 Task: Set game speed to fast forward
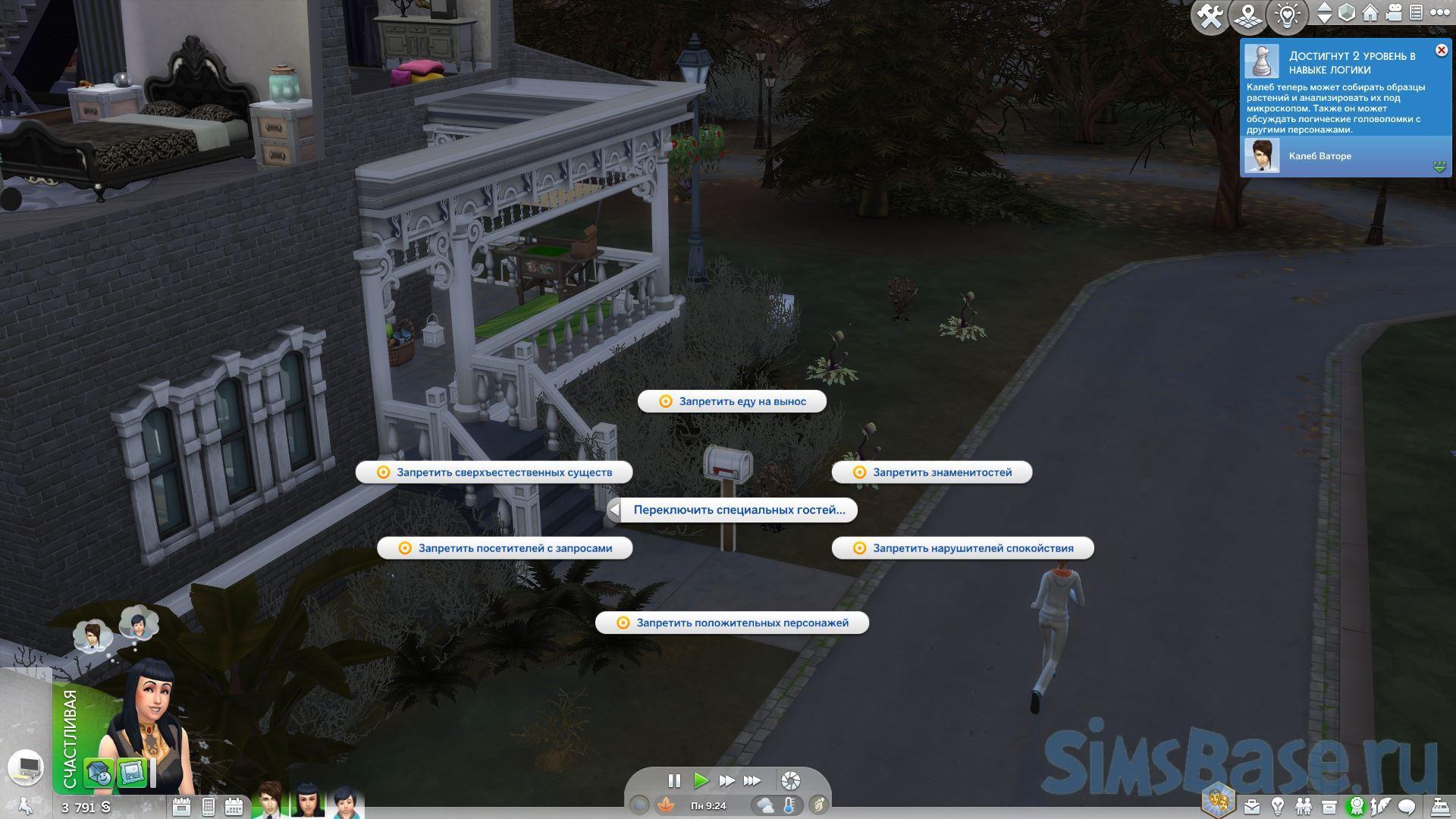(726, 780)
